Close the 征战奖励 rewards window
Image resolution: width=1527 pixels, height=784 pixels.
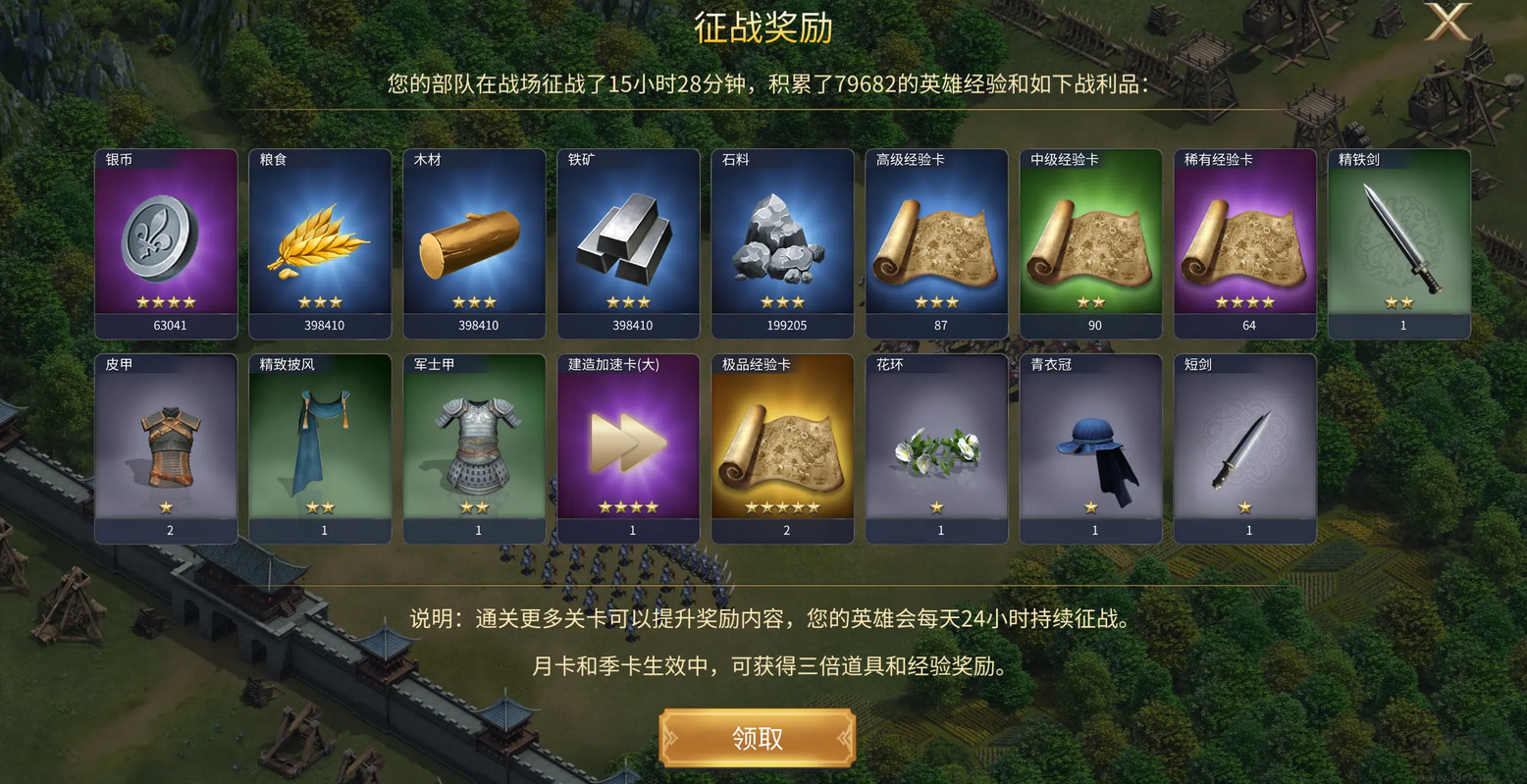click(x=1447, y=22)
